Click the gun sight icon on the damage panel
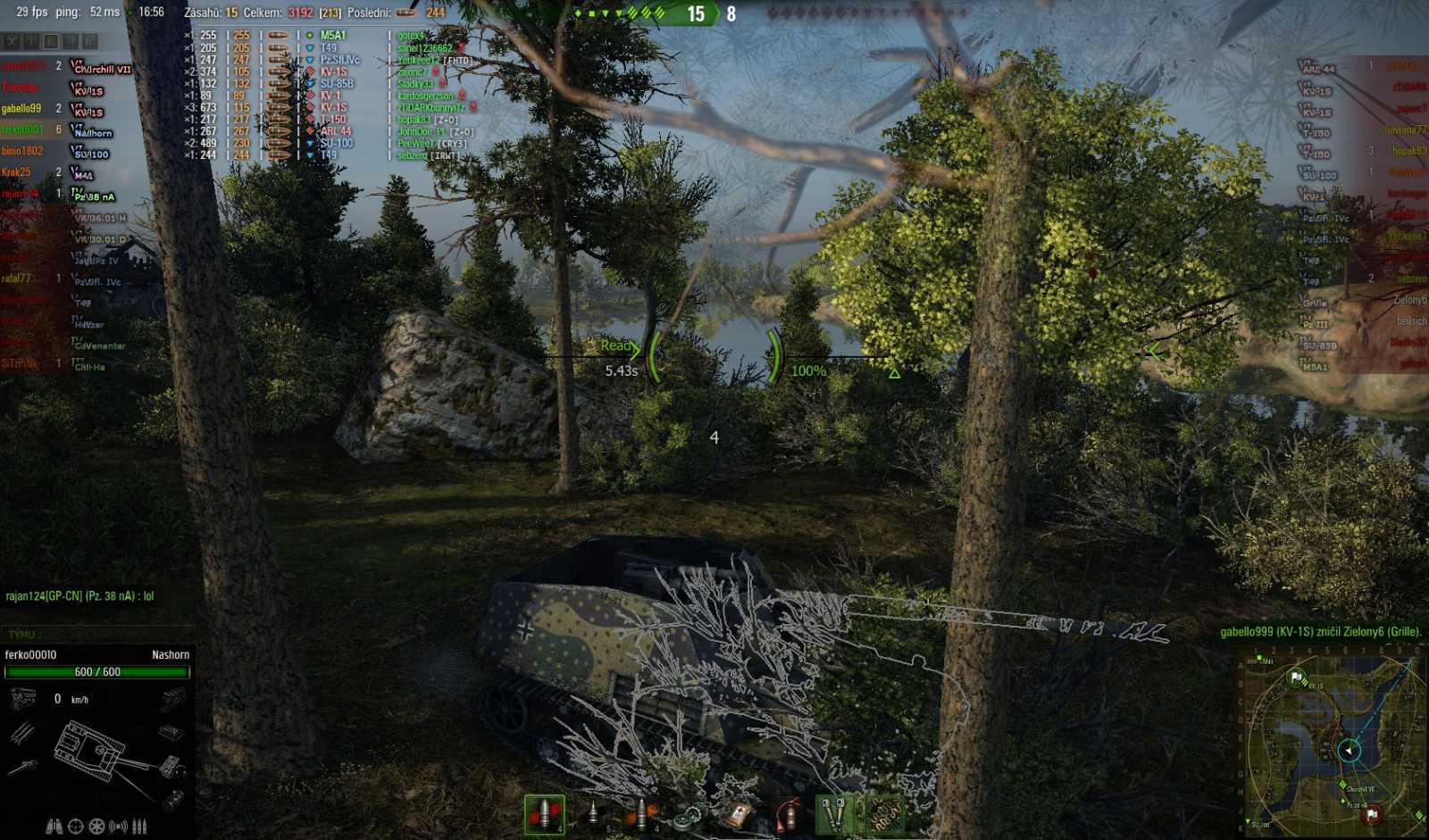Viewport: 1429px width, 840px height. coord(76,826)
